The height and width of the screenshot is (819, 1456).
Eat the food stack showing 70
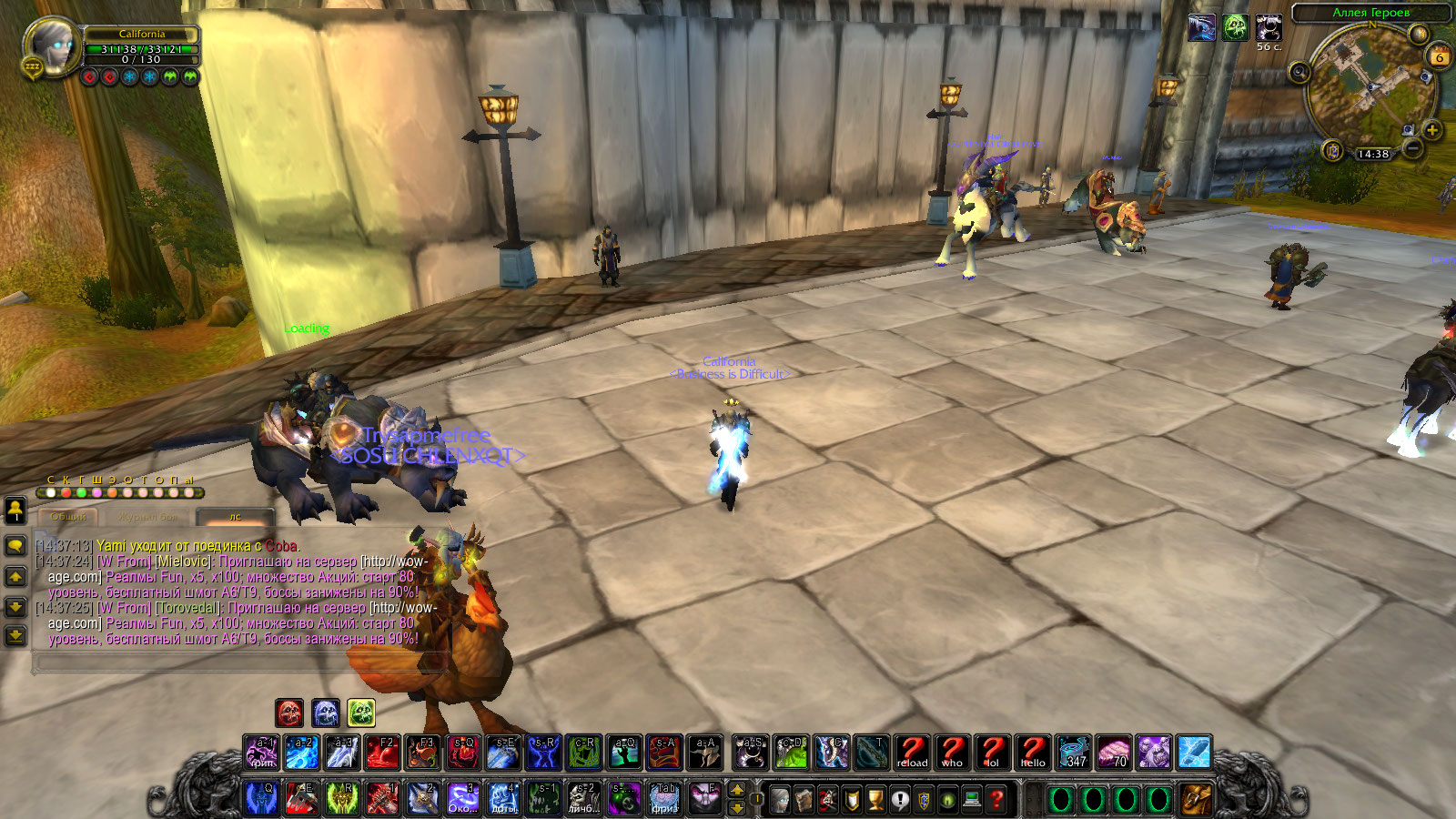click(1114, 753)
